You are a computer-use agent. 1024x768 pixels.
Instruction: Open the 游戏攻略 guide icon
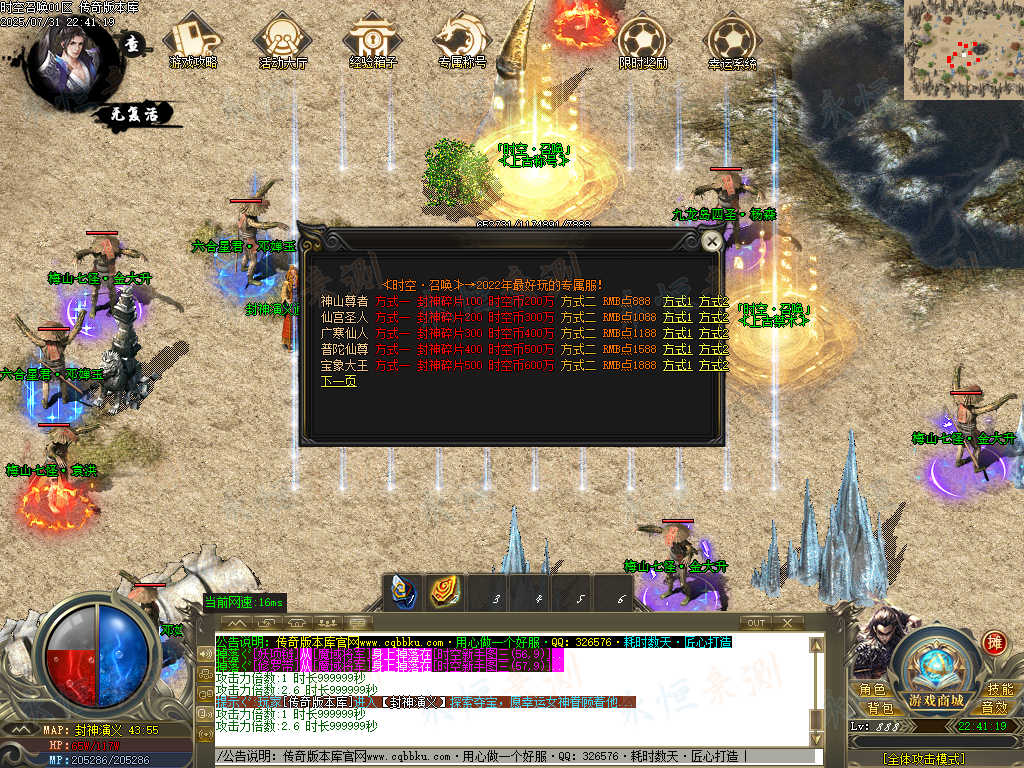[x=194, y=40]
